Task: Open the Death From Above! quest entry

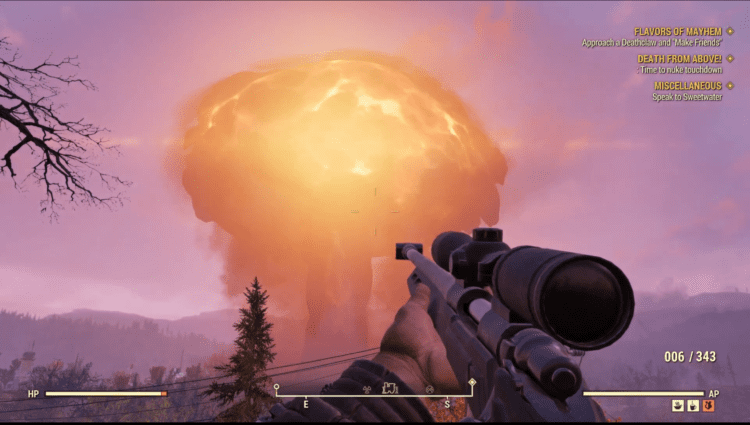Action: pyautogui.click(x=679, y=59)
